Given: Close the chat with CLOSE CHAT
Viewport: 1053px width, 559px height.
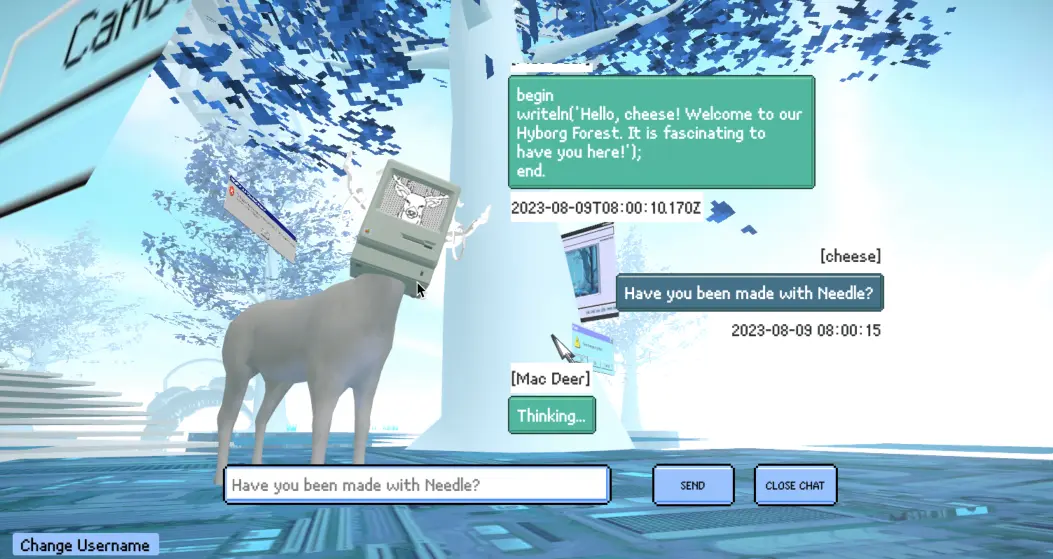Looking at the screenshot, I should point(795,485).
